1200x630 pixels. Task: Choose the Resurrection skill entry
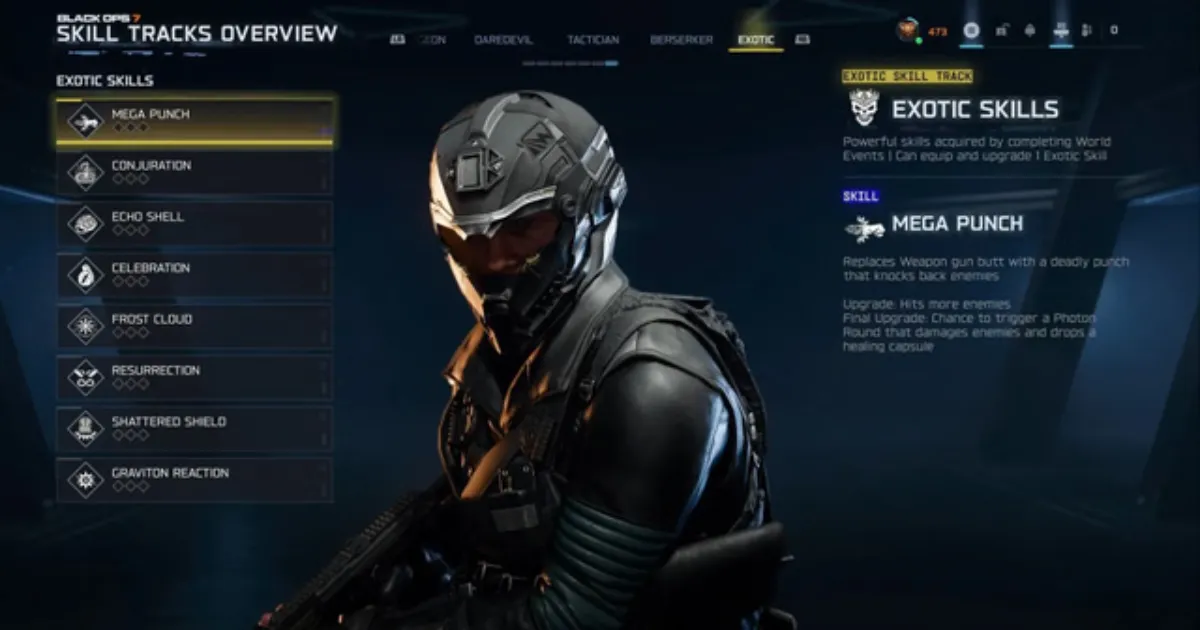tap(195, 377)
